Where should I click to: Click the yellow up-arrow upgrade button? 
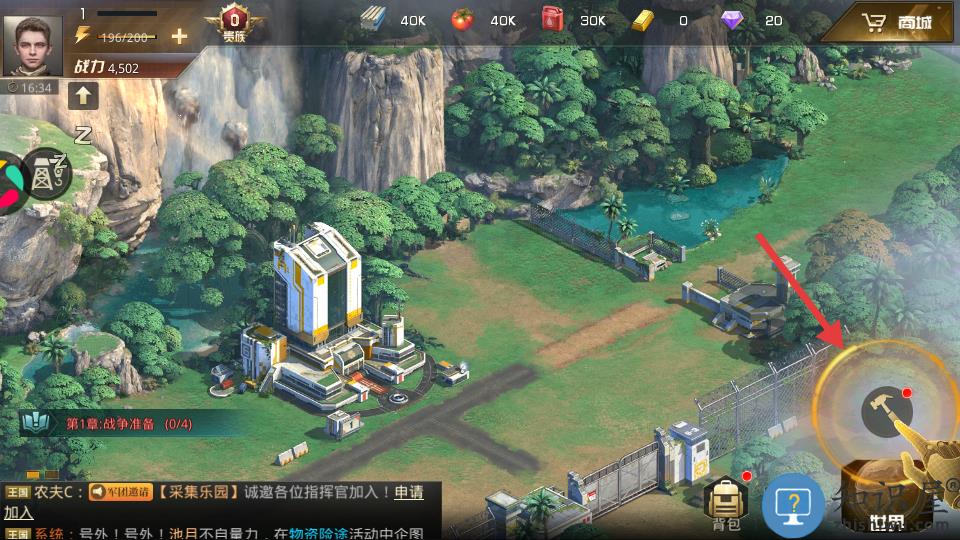coord(82,96)
